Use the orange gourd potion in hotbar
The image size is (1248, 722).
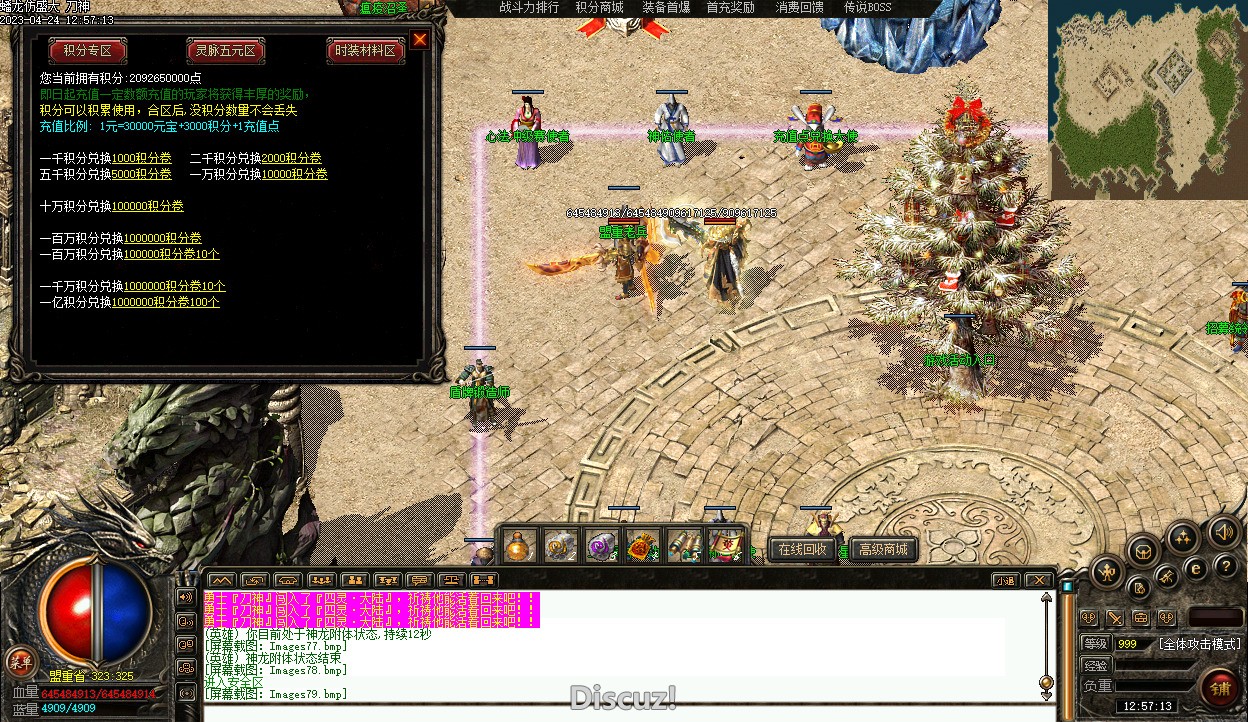tap(519, 546)
